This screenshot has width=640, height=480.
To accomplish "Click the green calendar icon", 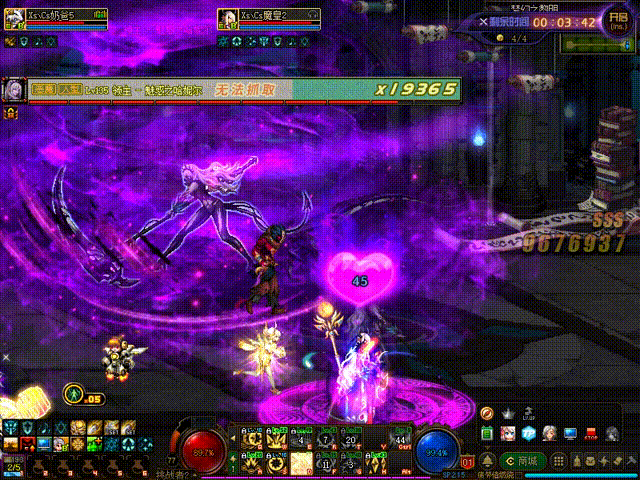I will (x=487, y=432).
